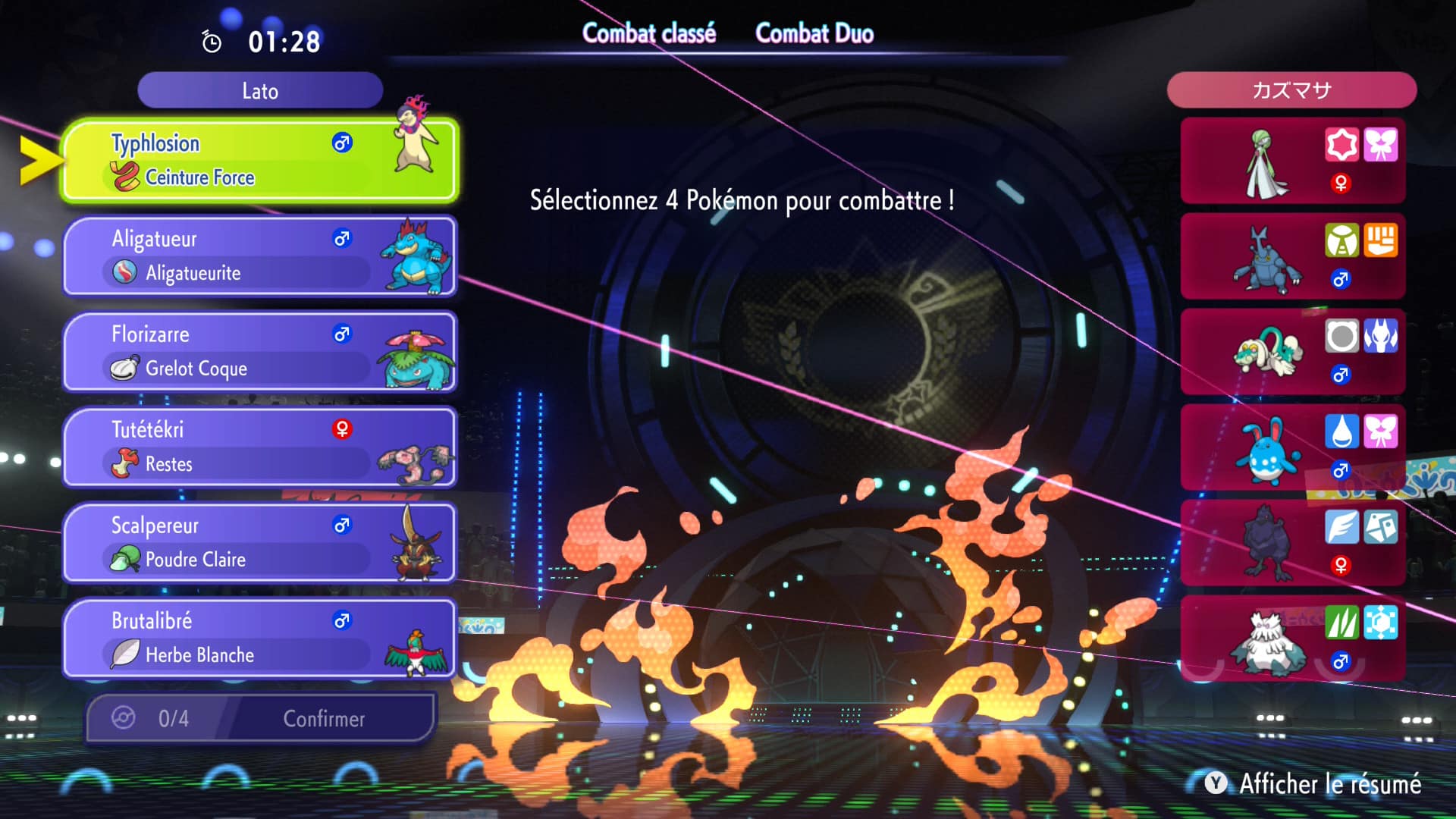Choose Brutalibré holding Herbe Blanche
Viewport: 1456px width, 819px height.
click(259, 638)
